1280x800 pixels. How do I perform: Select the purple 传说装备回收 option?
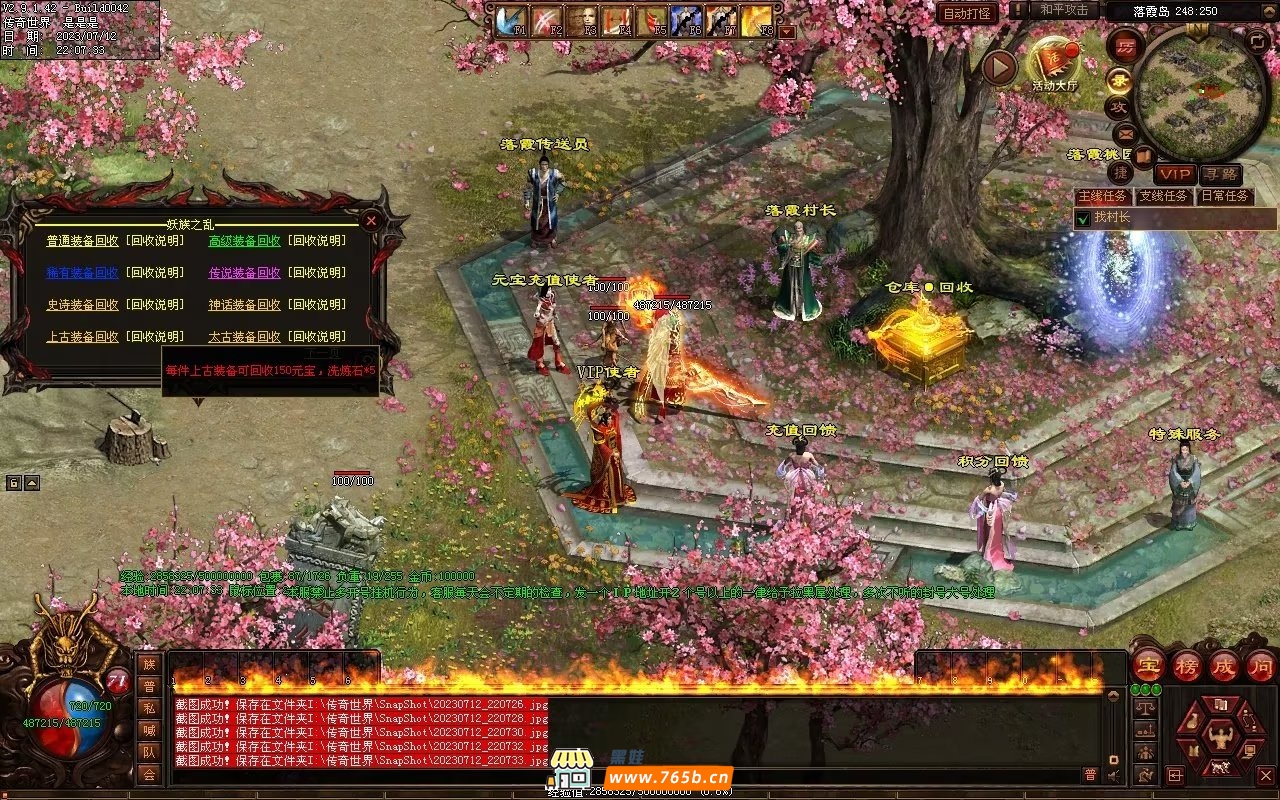244,273
